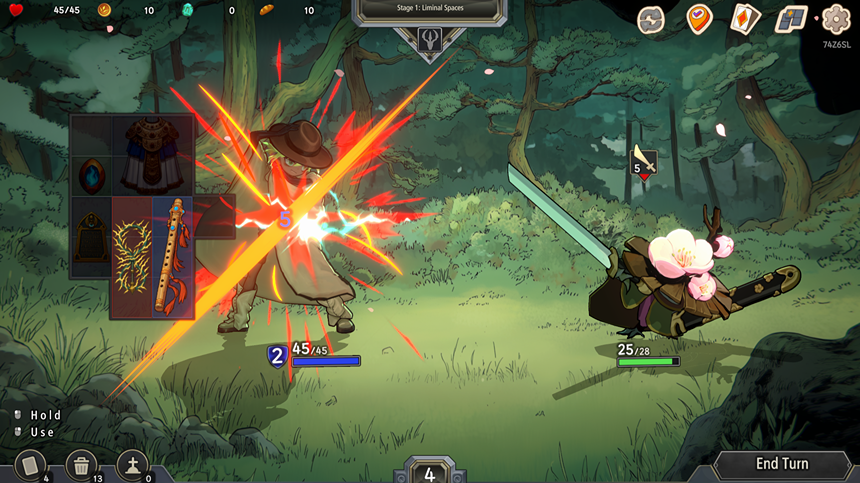View the draw pile

pos(31,465)
